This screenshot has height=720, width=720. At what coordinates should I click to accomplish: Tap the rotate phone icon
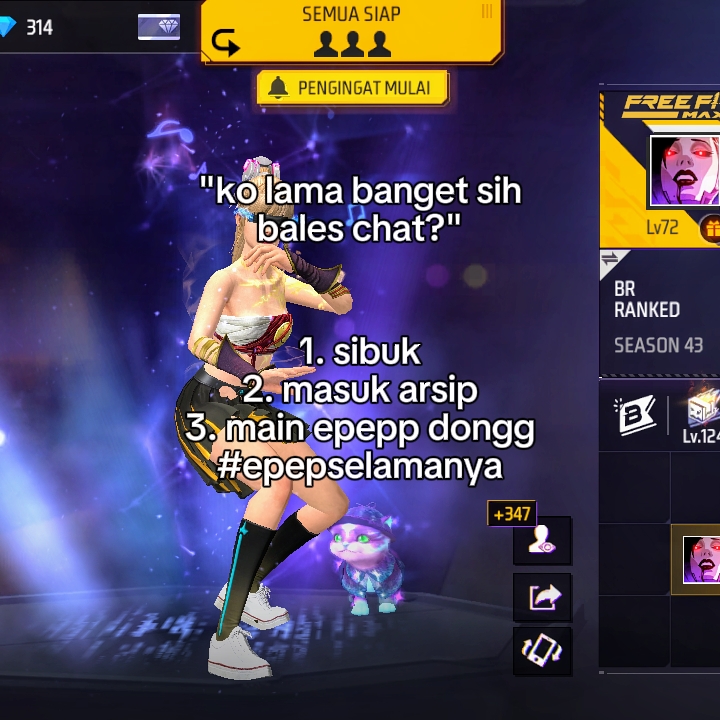click(x=542, y=652)
